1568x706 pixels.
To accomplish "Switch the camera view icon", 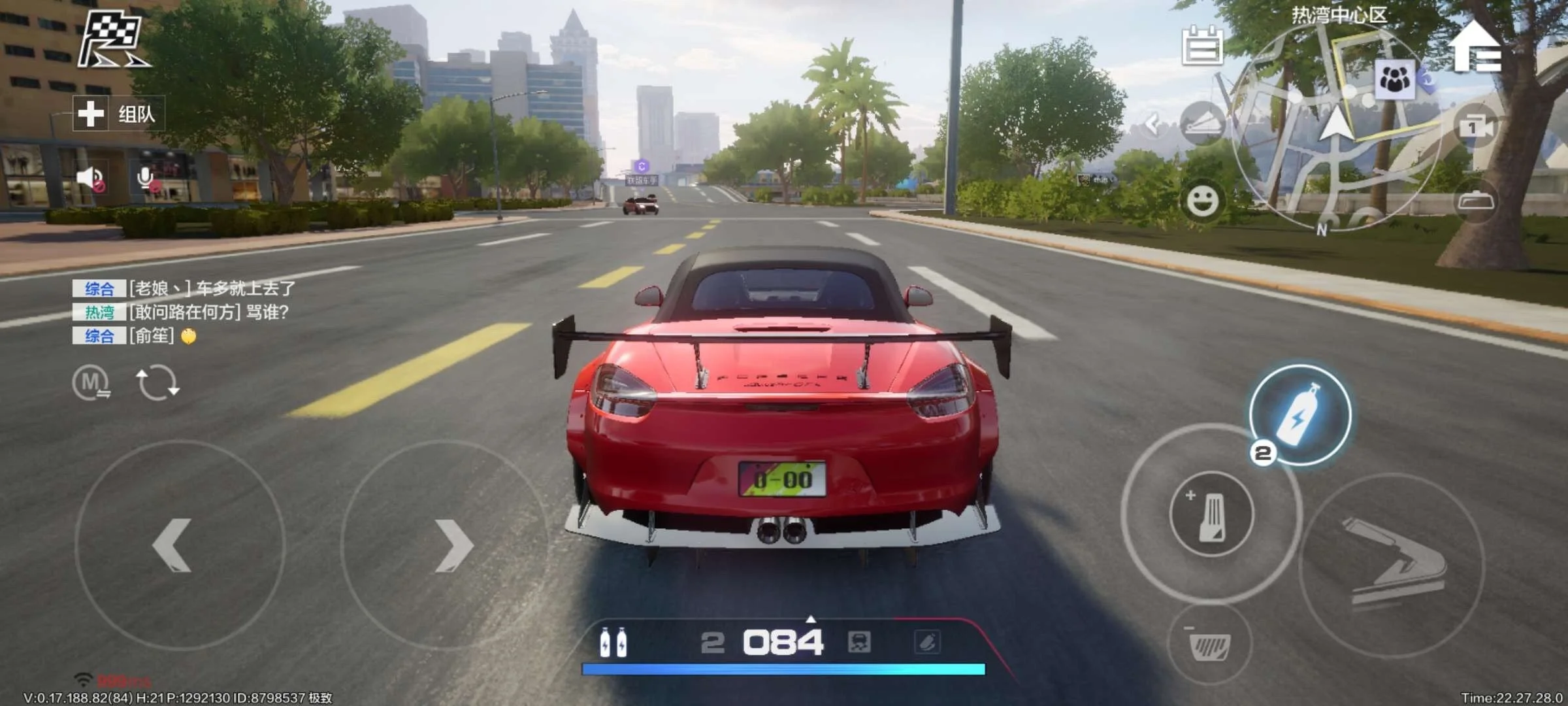I will click(x=1475, y=127).
